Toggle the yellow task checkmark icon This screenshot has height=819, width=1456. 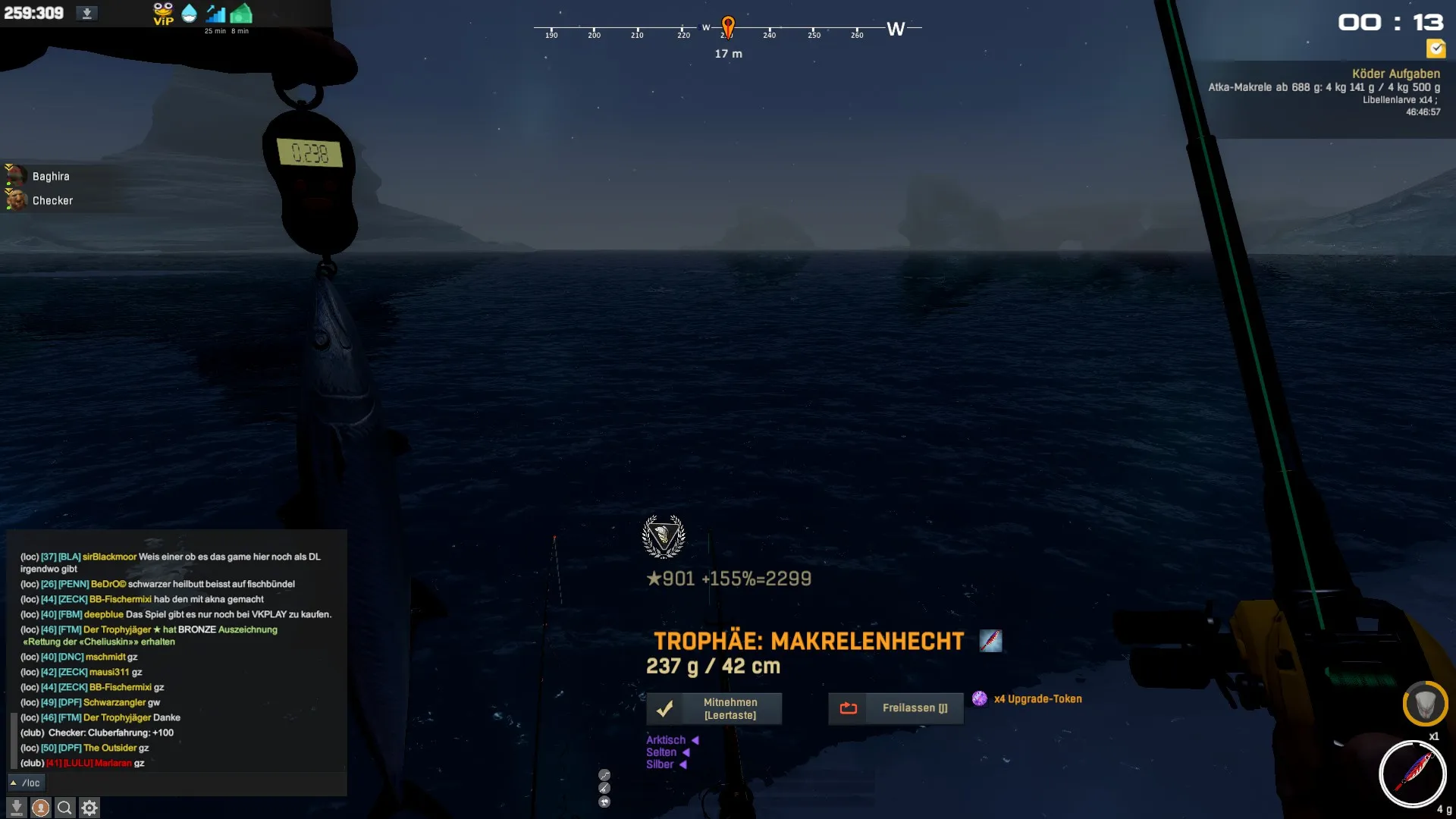pyautogui.click(x=1436, y=49)
